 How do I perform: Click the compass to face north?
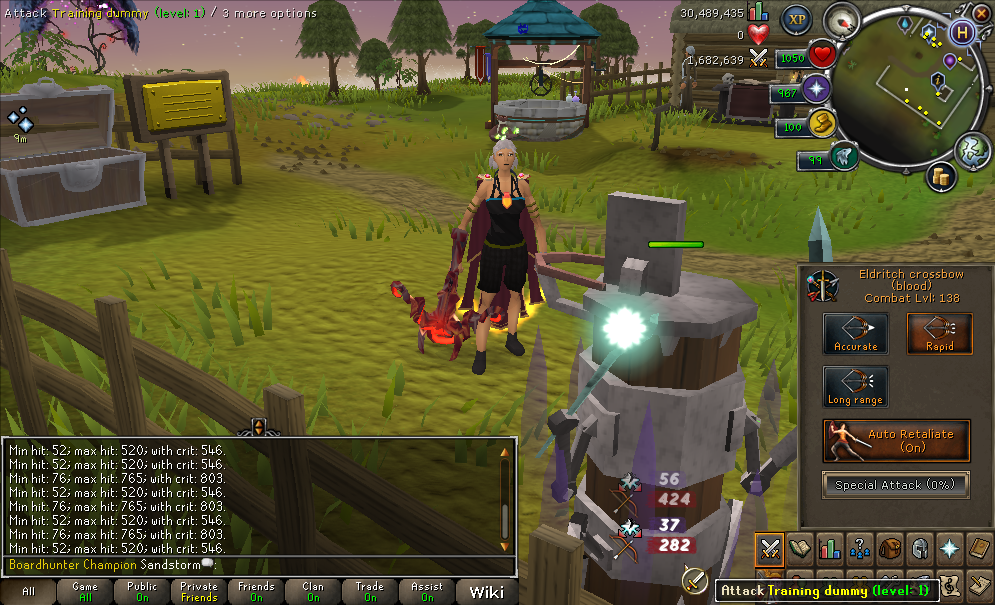(x=842, y=20)
